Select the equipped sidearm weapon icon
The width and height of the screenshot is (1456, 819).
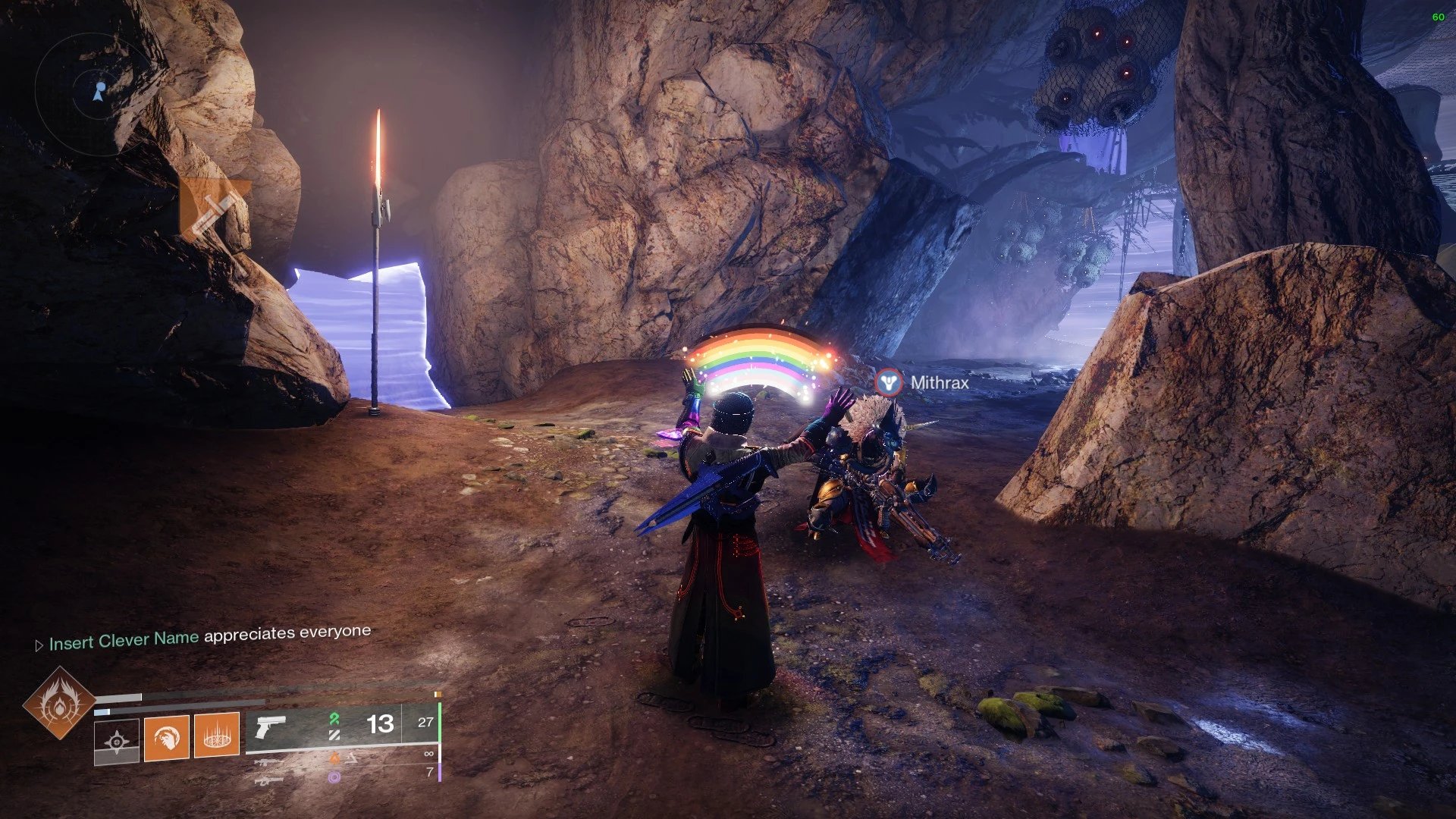click(x=271, y=726)
